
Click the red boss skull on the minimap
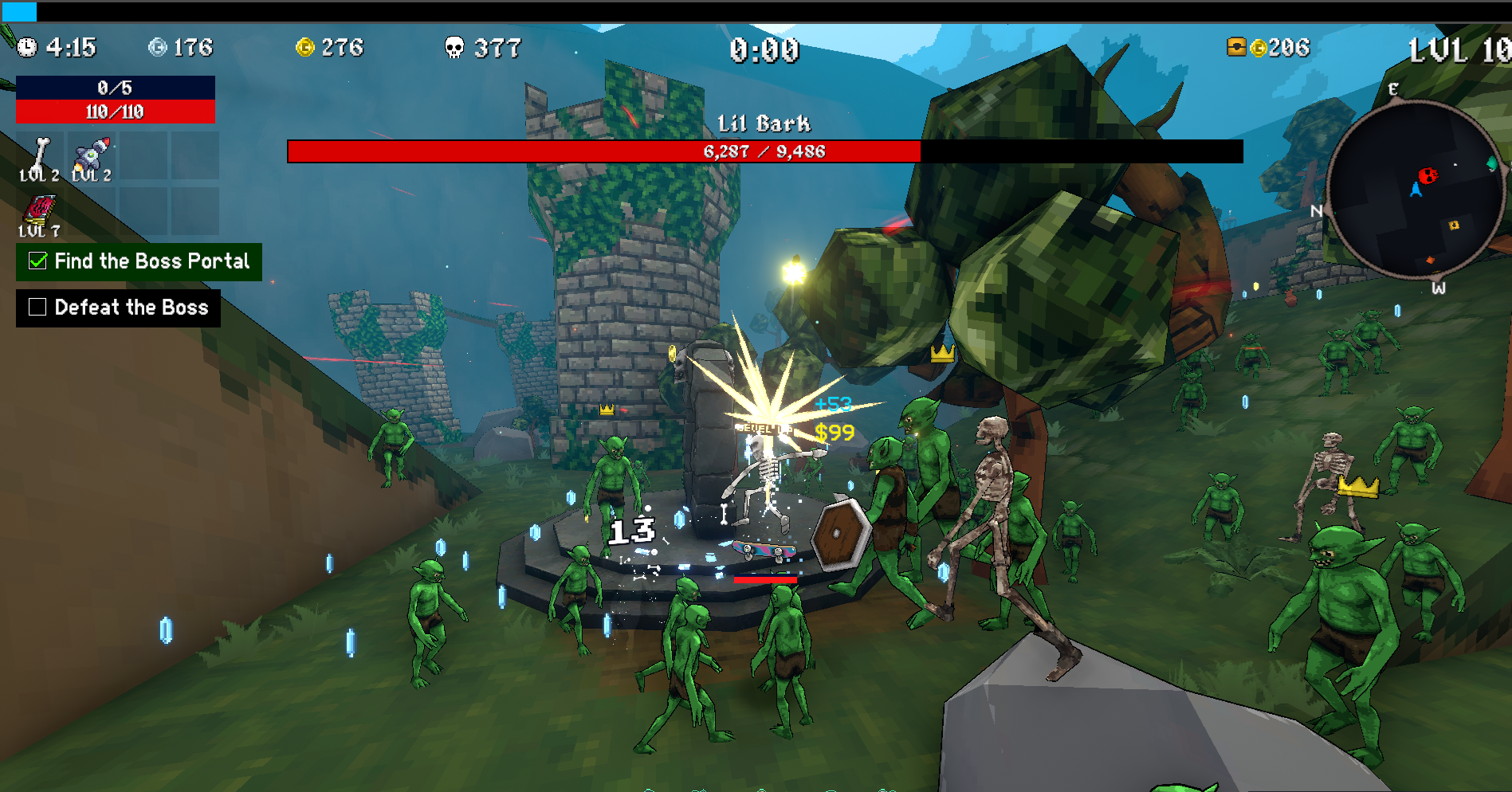[x=1428, y=175]
